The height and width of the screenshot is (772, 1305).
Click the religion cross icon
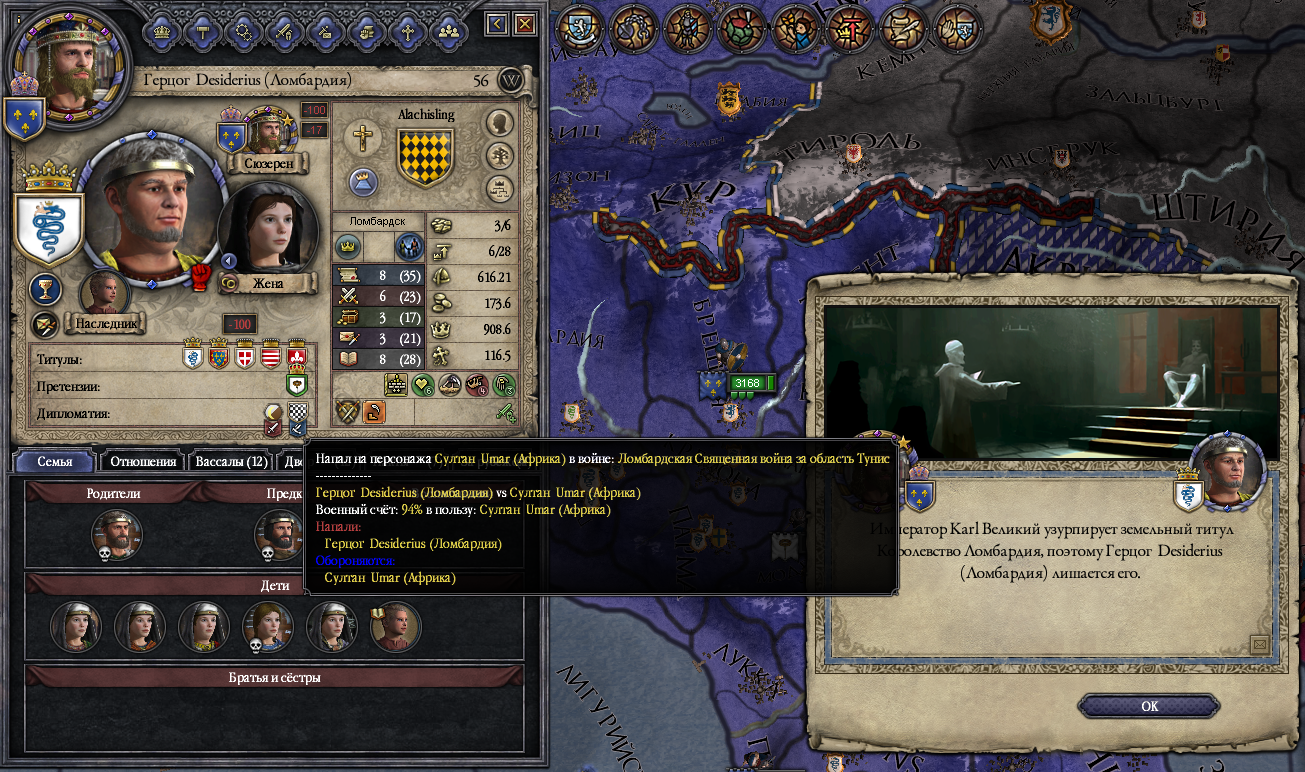pos(362,138)
